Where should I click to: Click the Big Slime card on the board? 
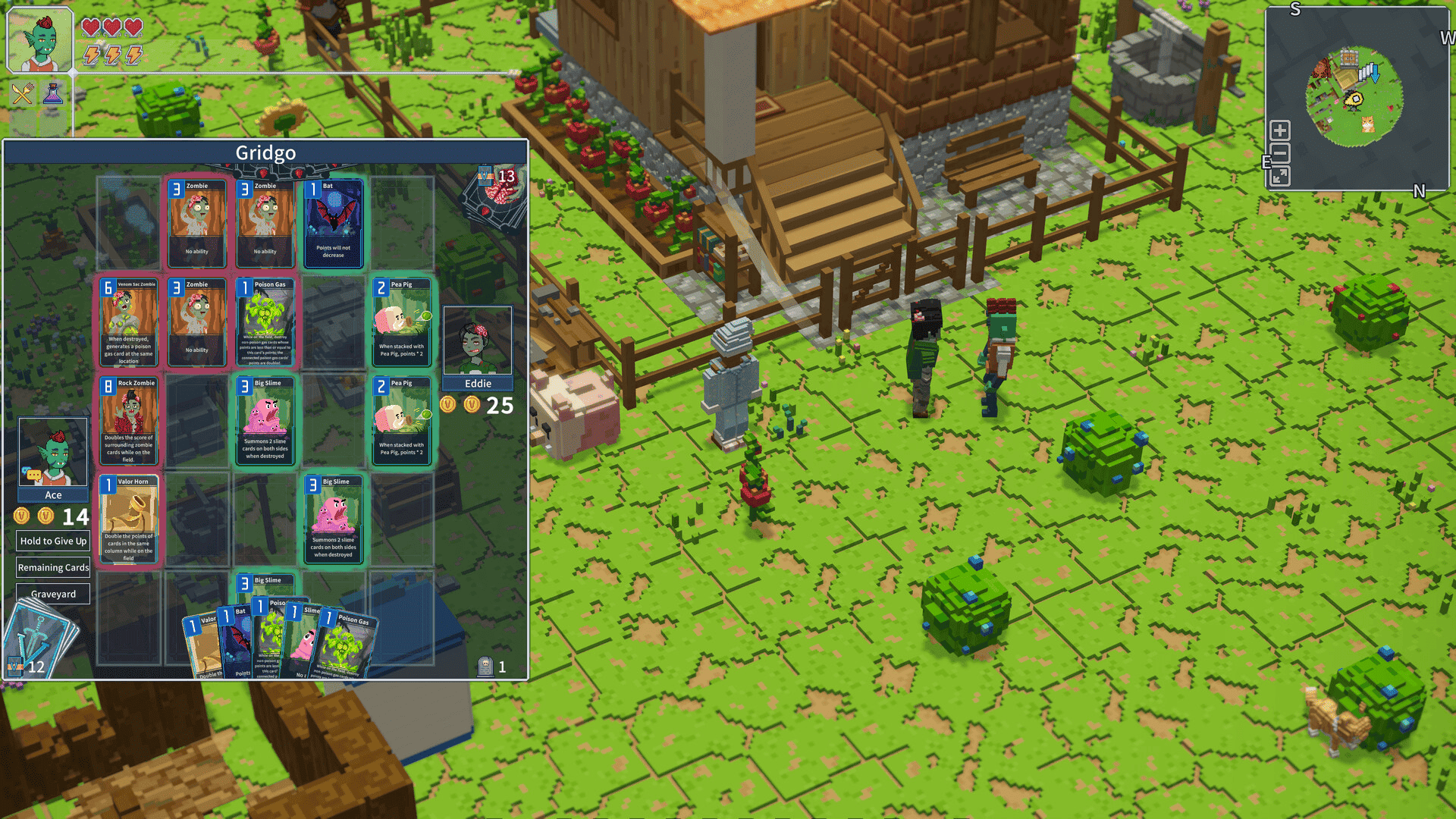pyautogui.click(x=265, y=421)
